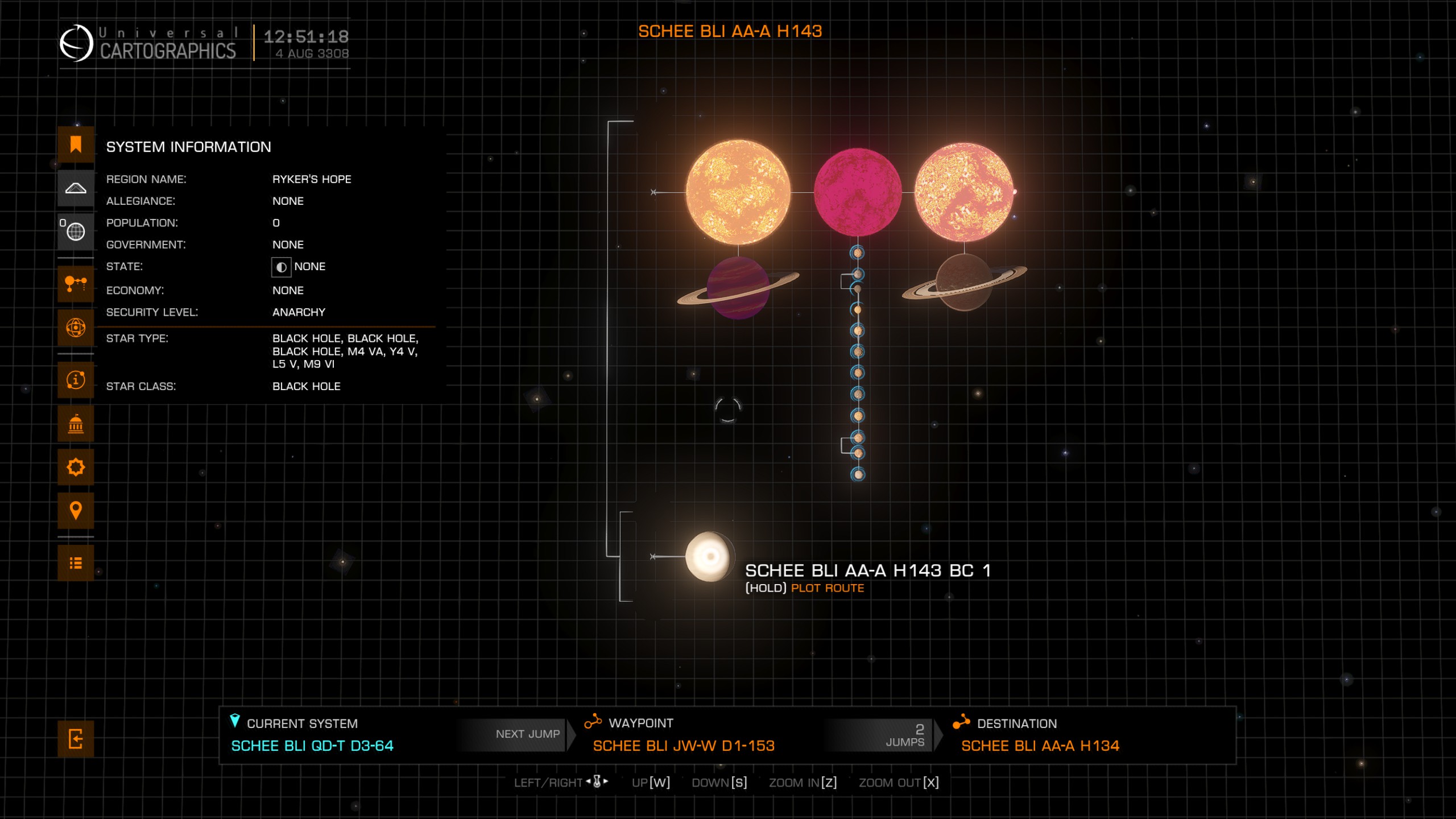The image size is (1456, 819).
Task: Select the glowing black hole BC 1 body
Action: [709, 557]
